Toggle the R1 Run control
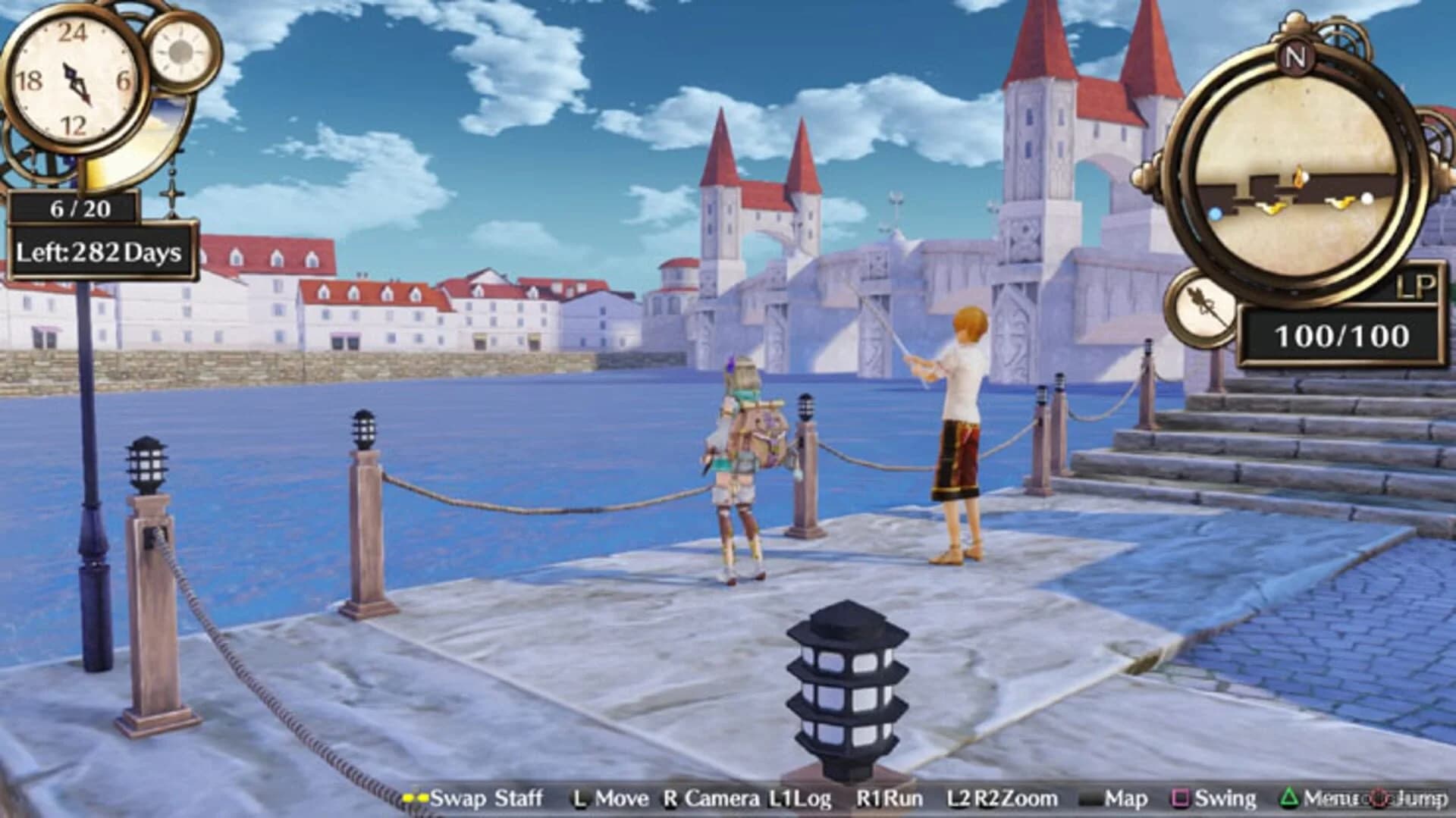The height and width of the screenshot is (818, 1456). (889, 798)
